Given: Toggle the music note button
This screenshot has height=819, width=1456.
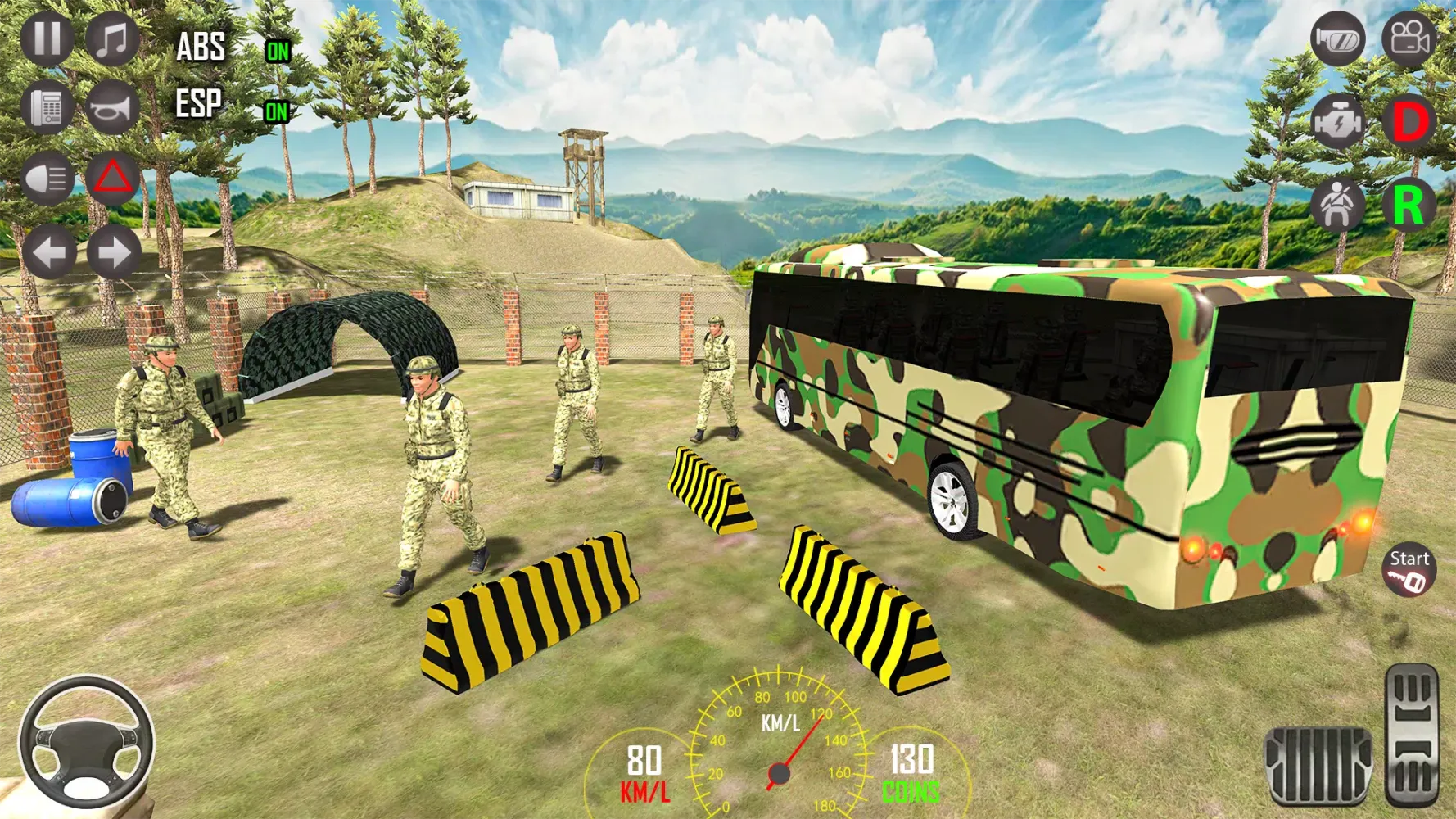Looking at the screenshot, I should [112, 38].
